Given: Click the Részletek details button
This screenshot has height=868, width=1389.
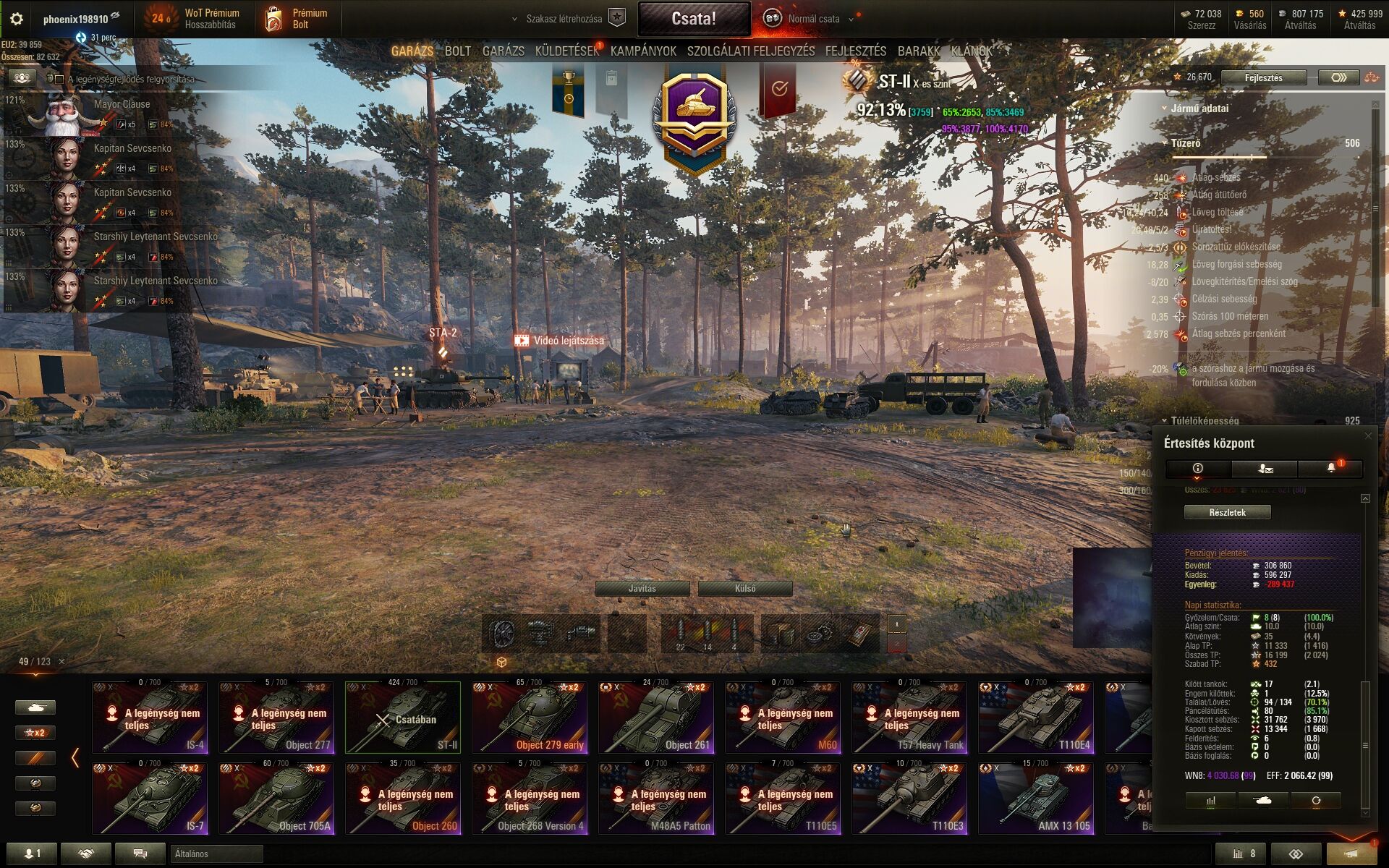Looking at the screenshot, I should [x=1227, y=512].
